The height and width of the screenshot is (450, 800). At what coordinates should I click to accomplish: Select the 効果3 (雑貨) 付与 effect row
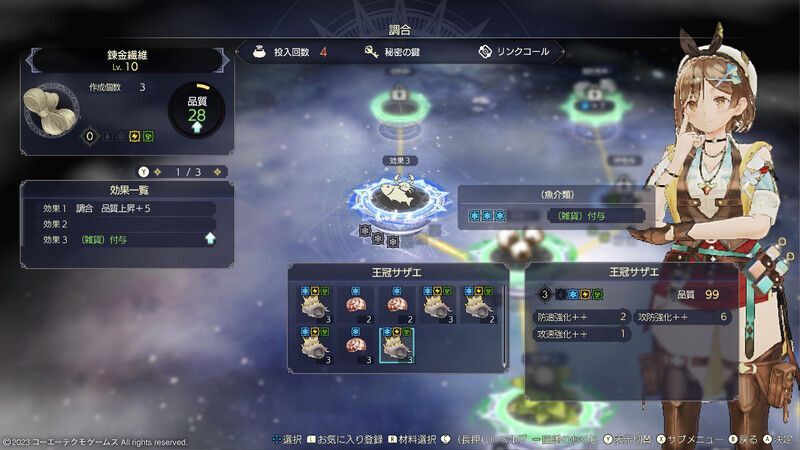point(118,240)
